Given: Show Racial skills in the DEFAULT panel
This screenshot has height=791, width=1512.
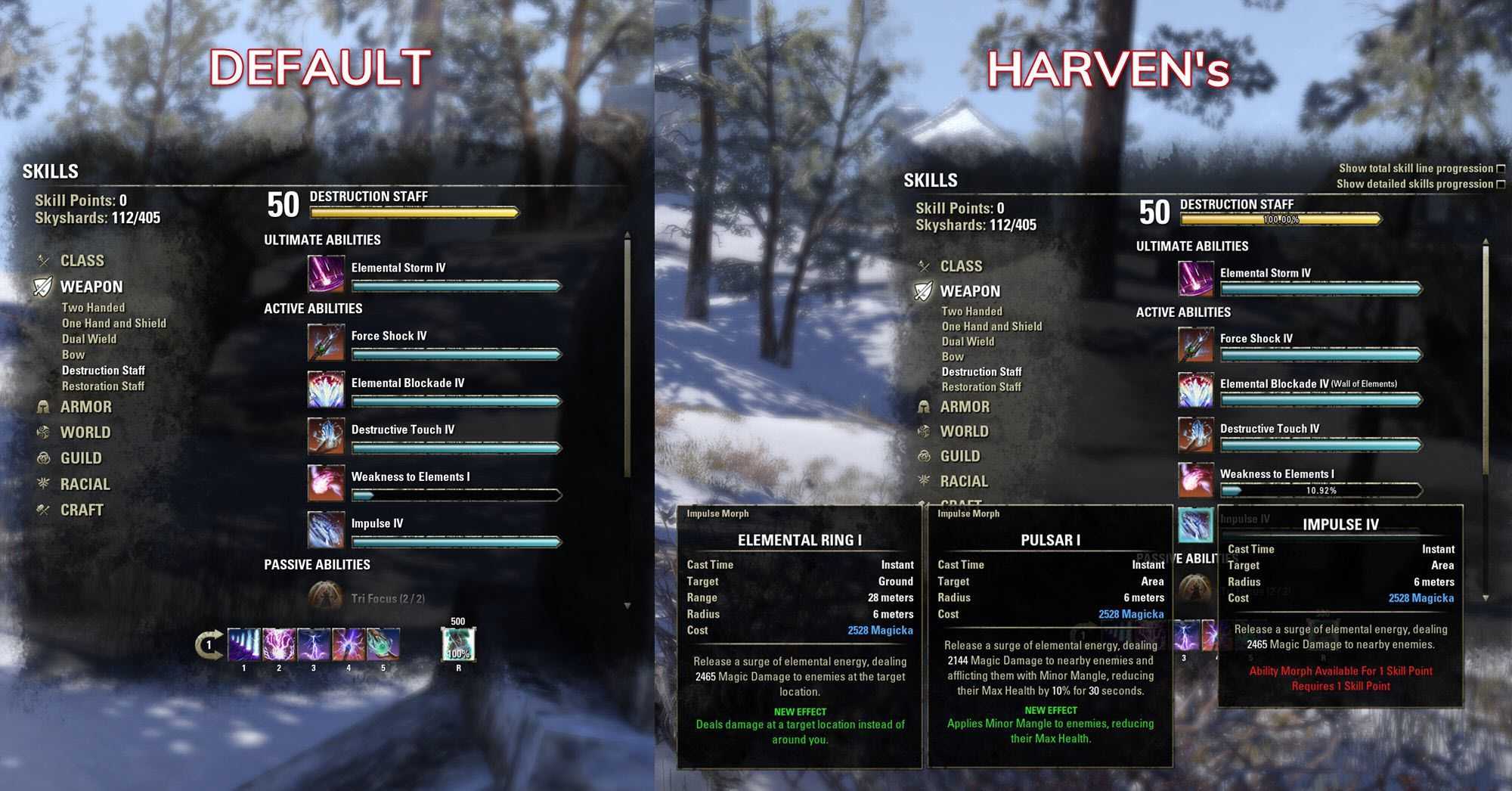Looking at the screenshot, I should (x=85, y=484).
